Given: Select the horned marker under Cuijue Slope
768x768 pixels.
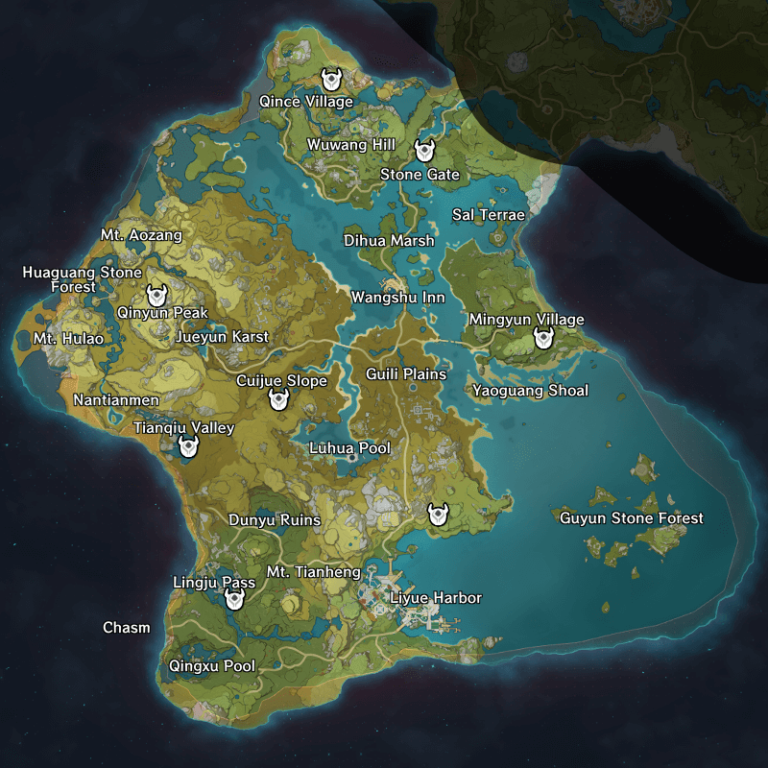Looking at the screenshot, I should click(279, 399).
